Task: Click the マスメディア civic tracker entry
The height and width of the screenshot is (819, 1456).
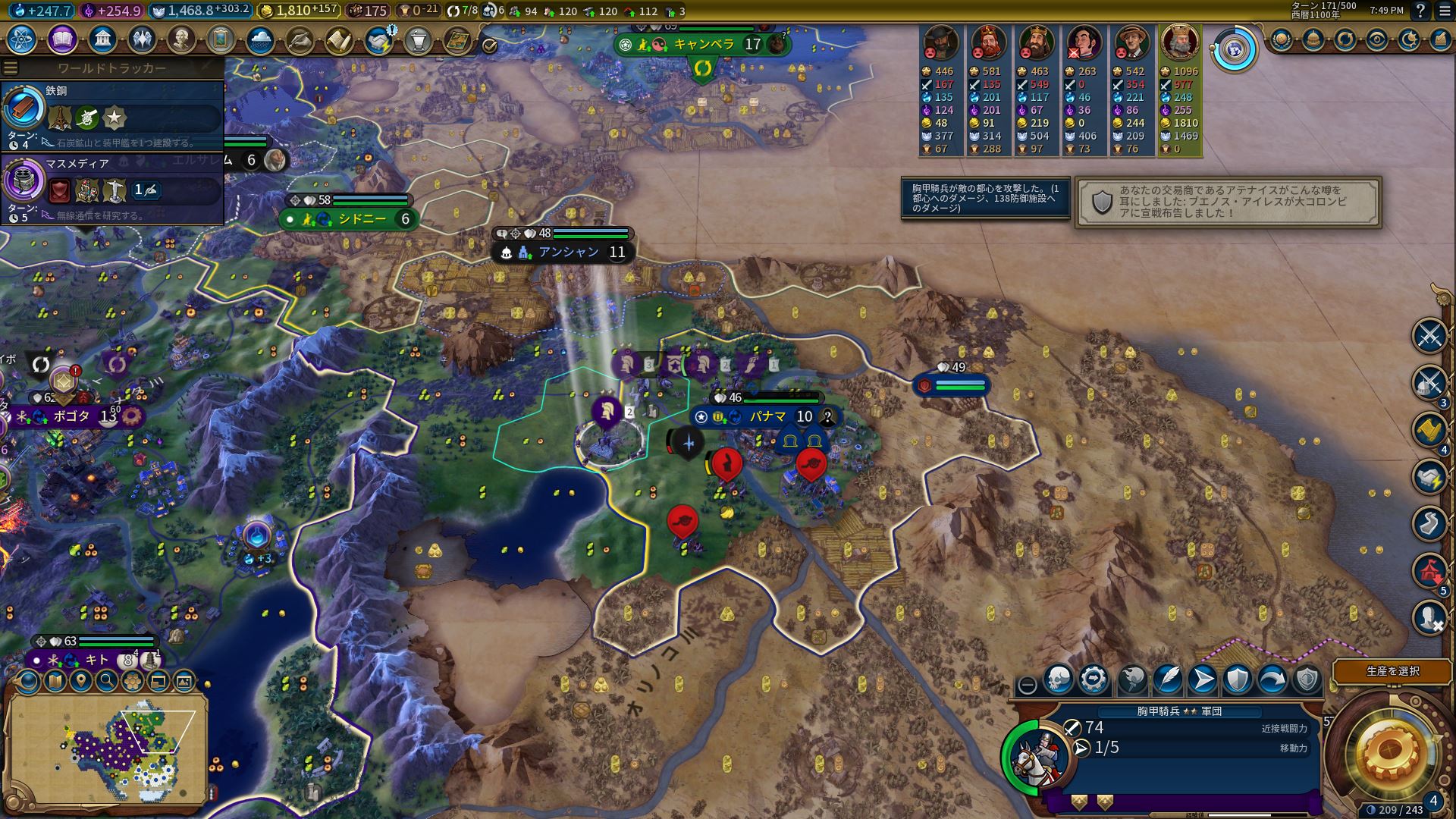Action: (112, 187)
